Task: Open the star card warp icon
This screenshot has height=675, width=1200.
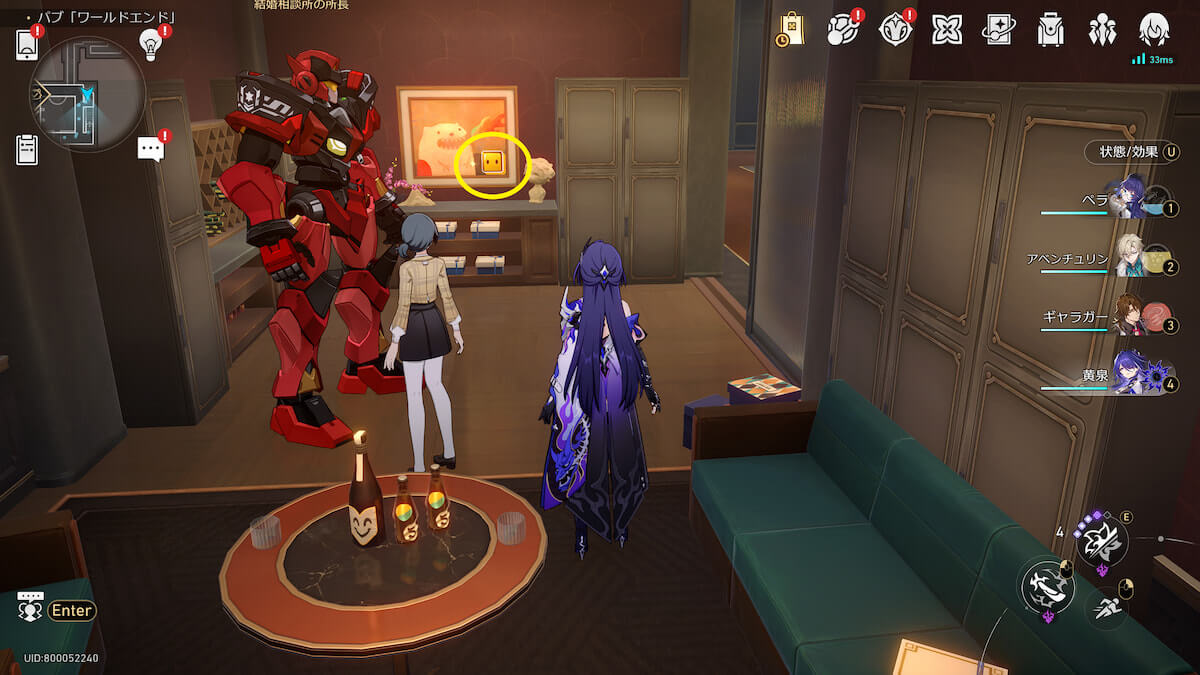Action: click(998, 30)
